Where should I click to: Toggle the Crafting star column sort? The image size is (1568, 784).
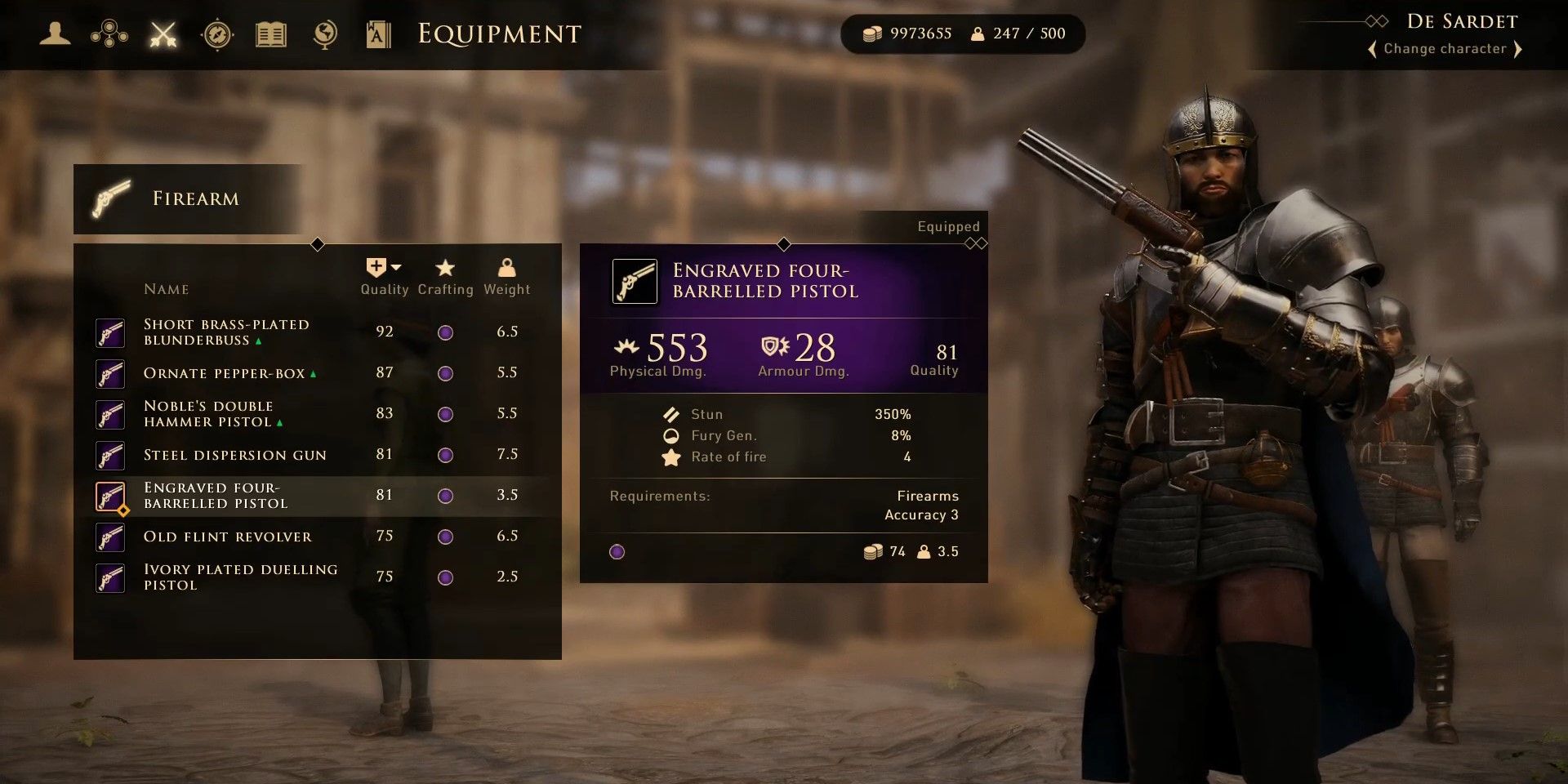[445, 267]
